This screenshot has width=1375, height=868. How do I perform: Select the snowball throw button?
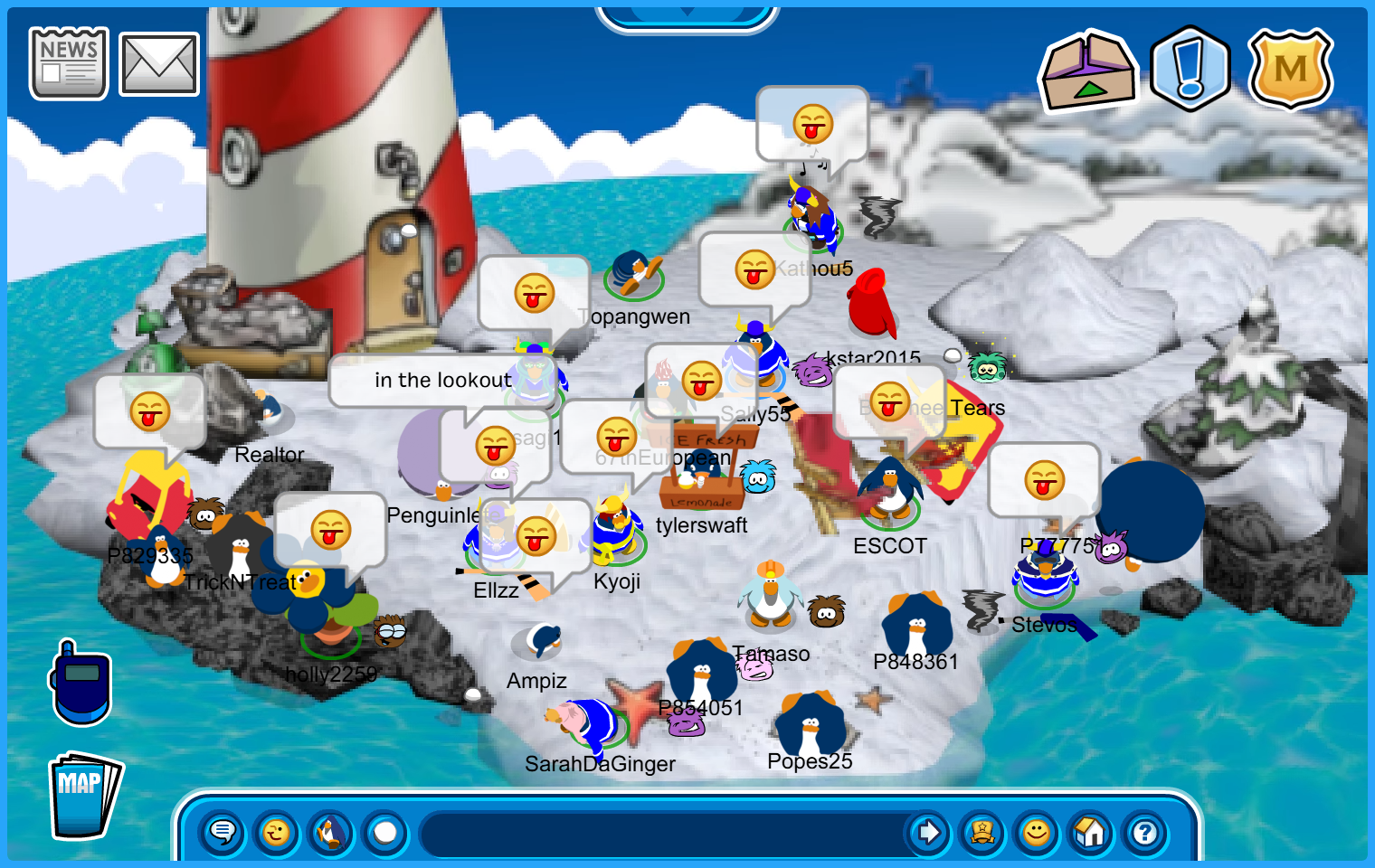click(x=385, y=832)
